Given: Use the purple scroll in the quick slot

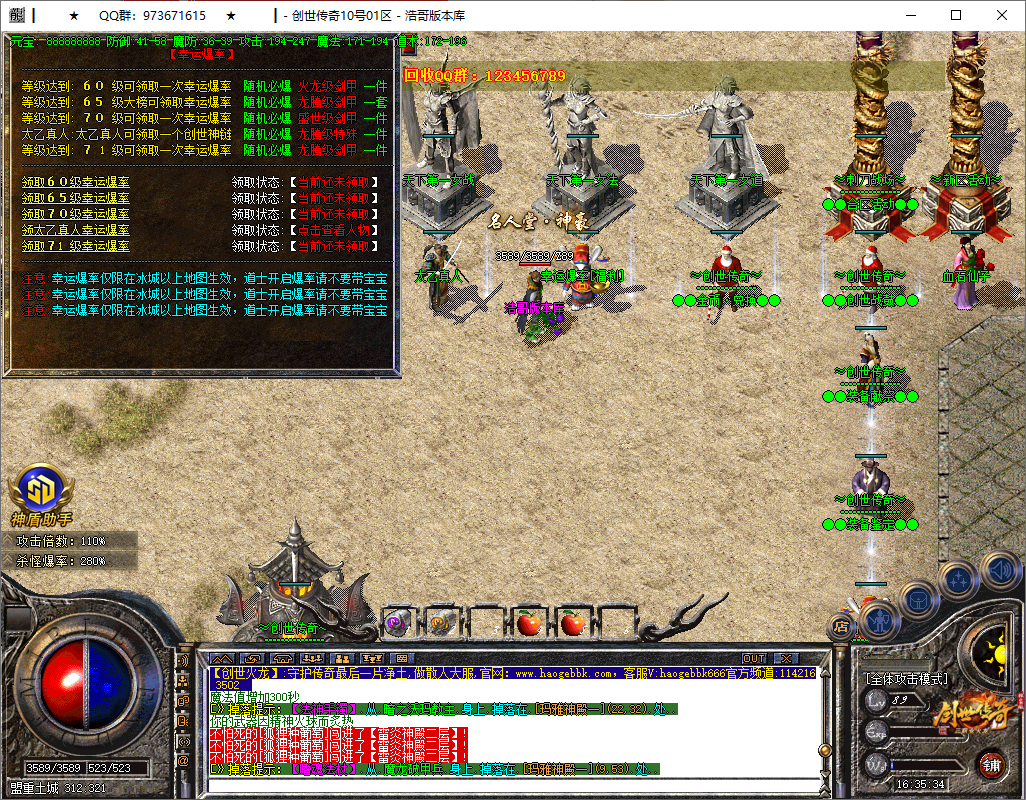Looking at the screenshot, I should [x=396, y=622].
